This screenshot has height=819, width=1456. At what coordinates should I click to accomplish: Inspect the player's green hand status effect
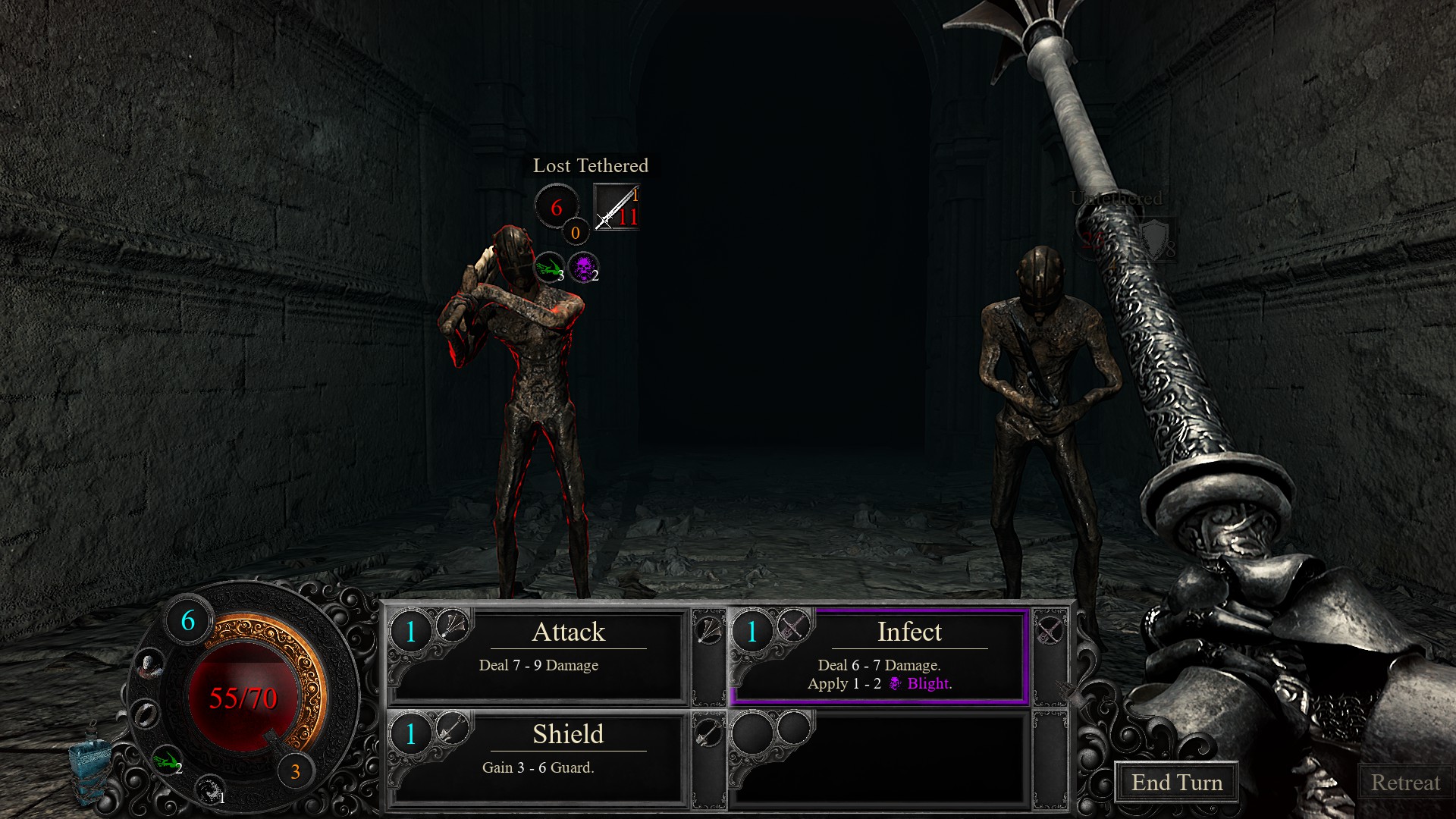165,760
